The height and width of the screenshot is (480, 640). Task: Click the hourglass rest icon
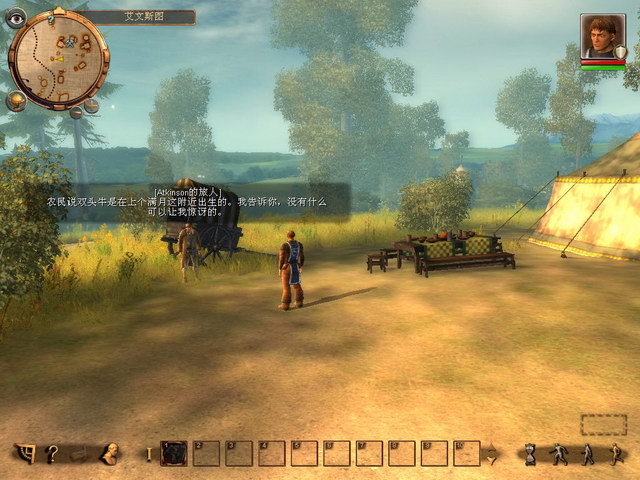[530, 454]
